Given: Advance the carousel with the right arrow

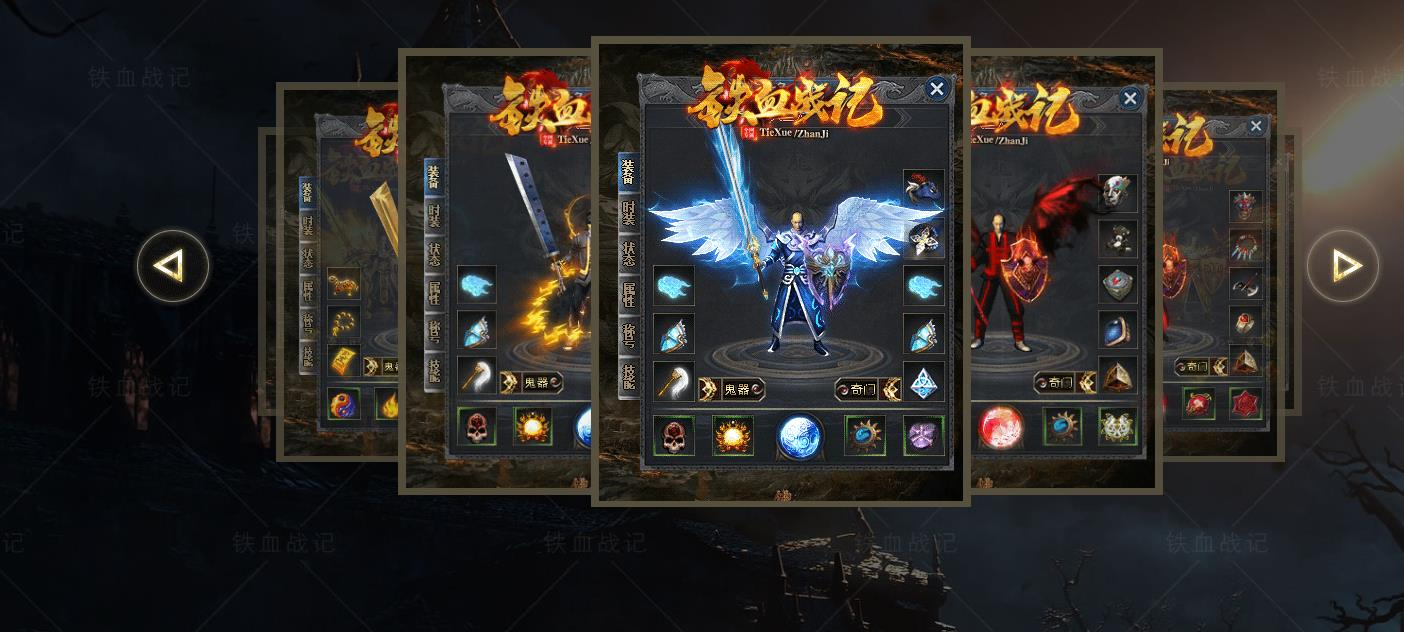Looking at the screenshot, I should (1342, 266).
